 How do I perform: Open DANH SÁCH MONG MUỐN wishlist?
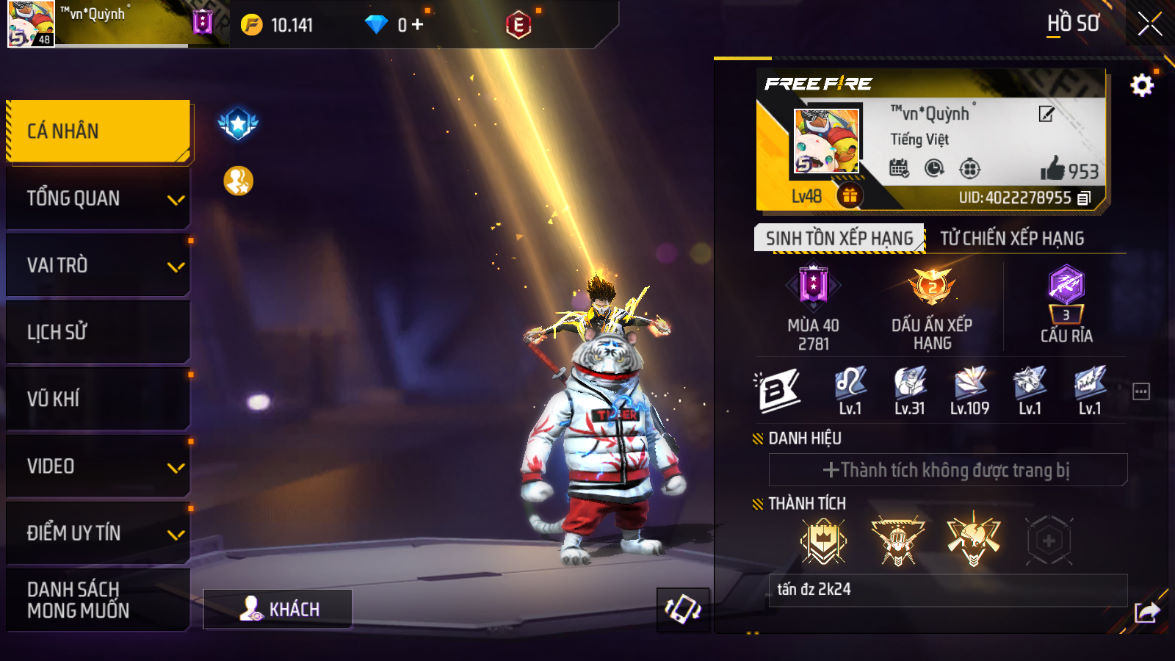pyautogui.click(x=97, y=599)
